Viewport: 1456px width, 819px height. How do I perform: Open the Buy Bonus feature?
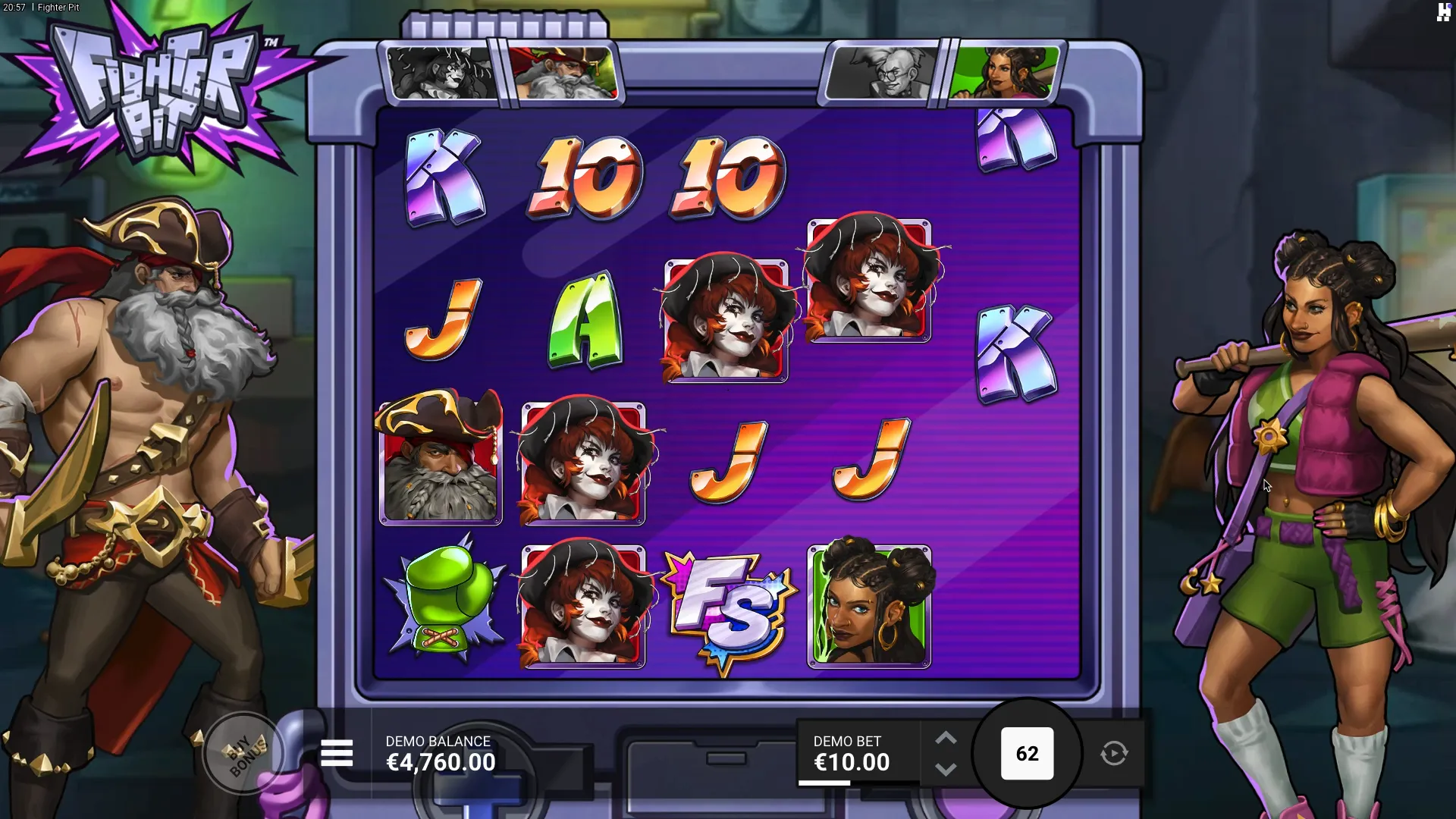point(244,753)
